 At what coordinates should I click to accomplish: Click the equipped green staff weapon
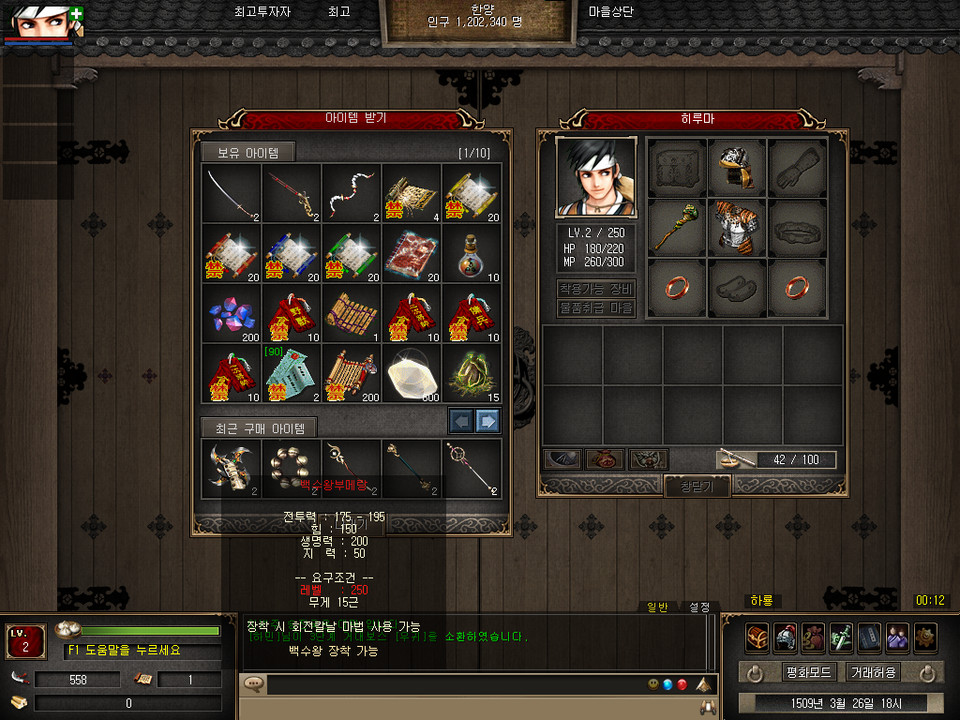(x=677, y=228)
